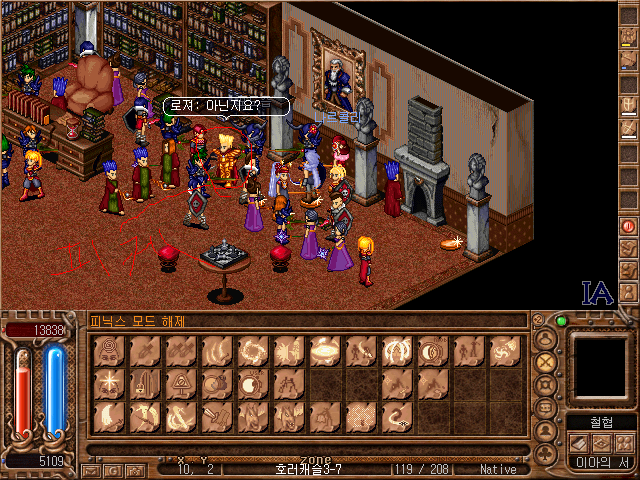Activate the starburst face skill
The height and width of the screenshot is (480, 640).
[x=108, y=383]
